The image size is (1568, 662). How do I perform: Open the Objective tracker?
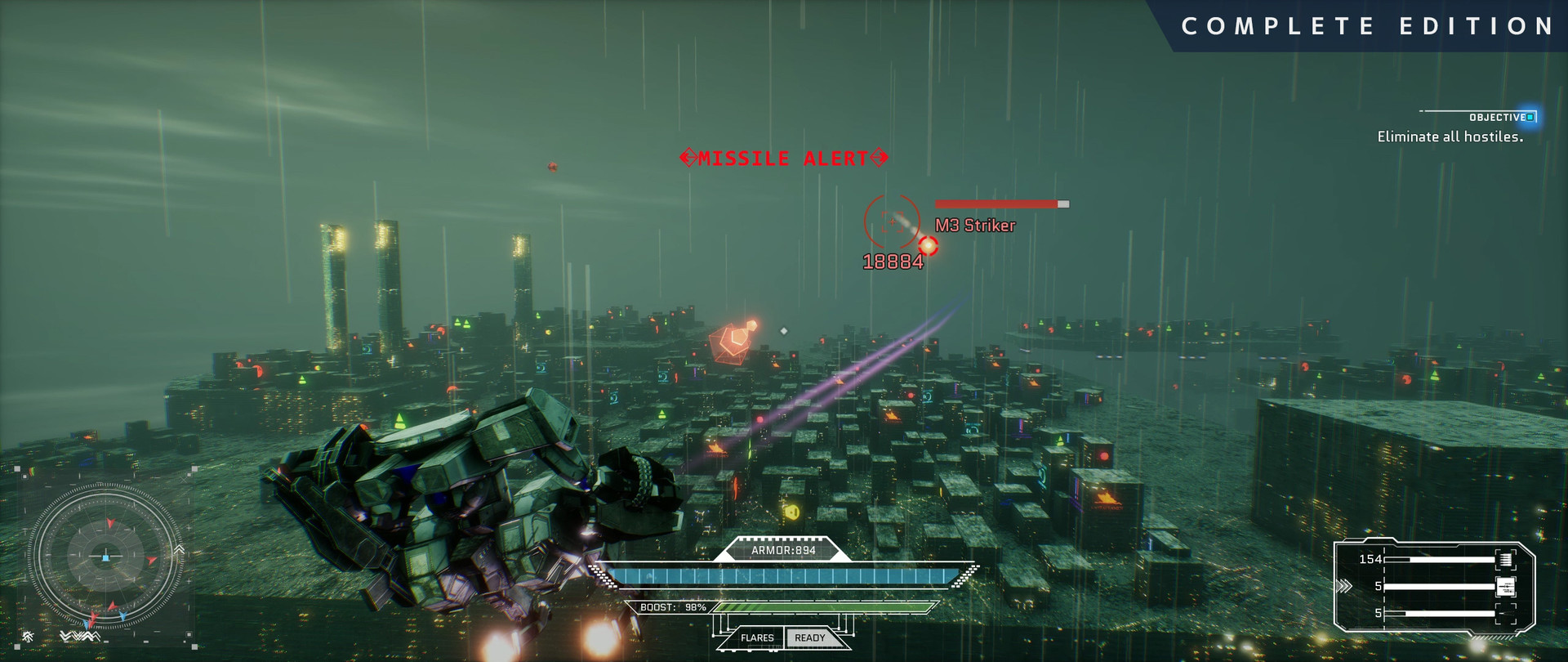(1501, 118)
